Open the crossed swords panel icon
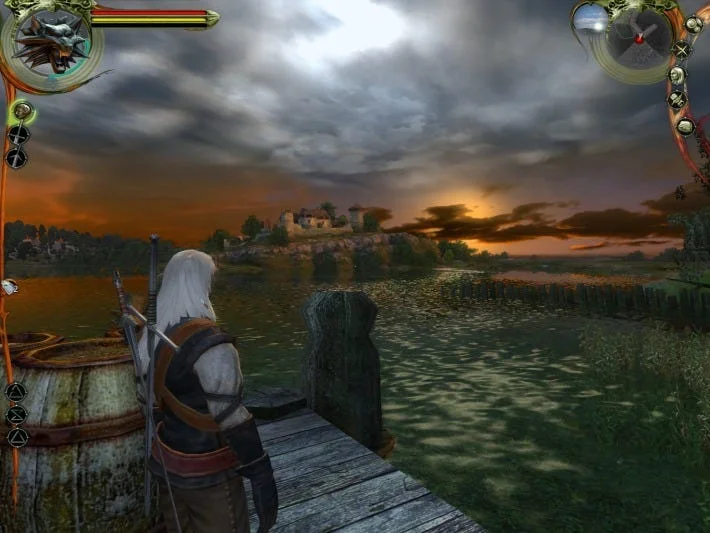710x533 pixels. [682, 48]
